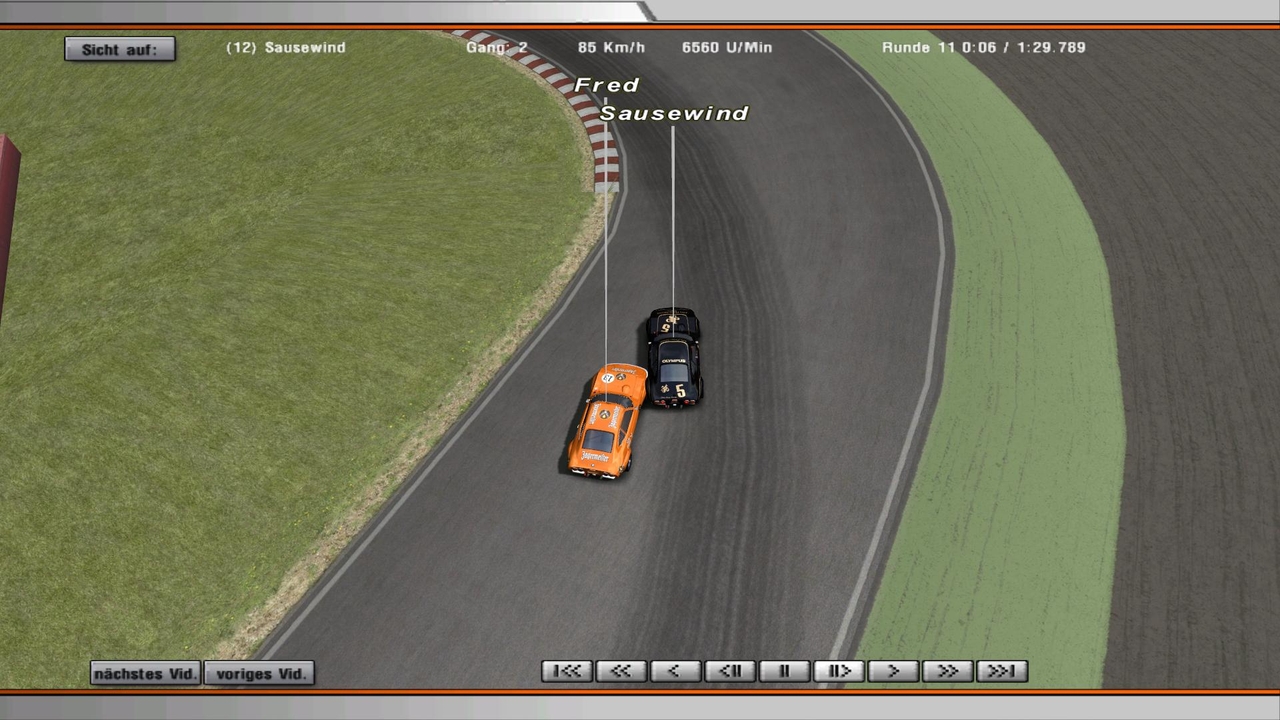Skip to the replay end
Image resolution: width=1280 pixels, height=720 pixels.
(x=1001, y=671)
